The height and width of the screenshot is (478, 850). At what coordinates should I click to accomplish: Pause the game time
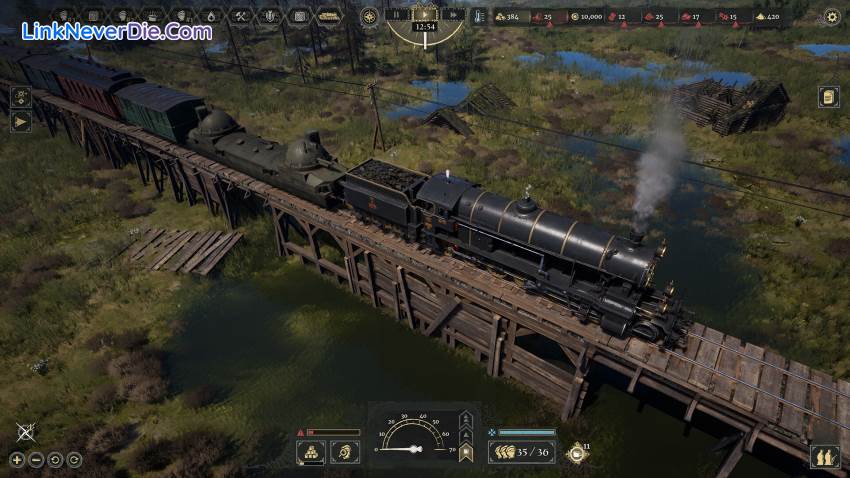396,15
